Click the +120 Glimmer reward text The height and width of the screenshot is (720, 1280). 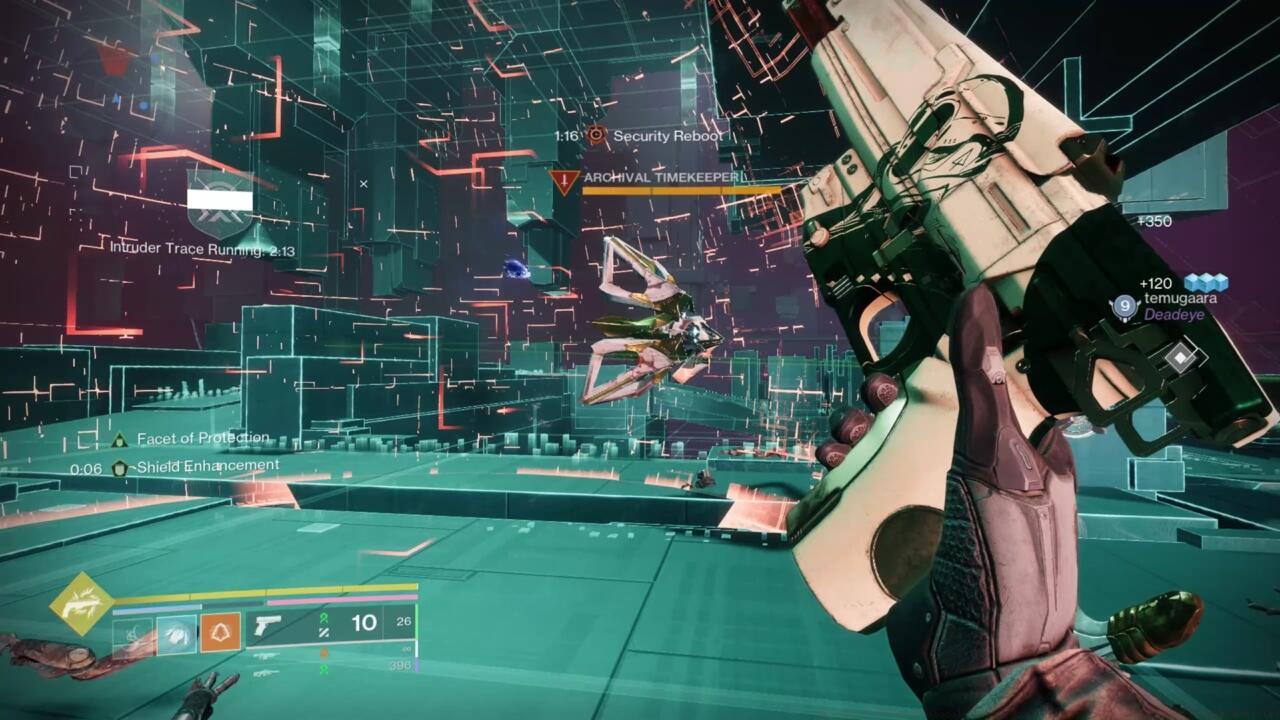click(1157, 282)
